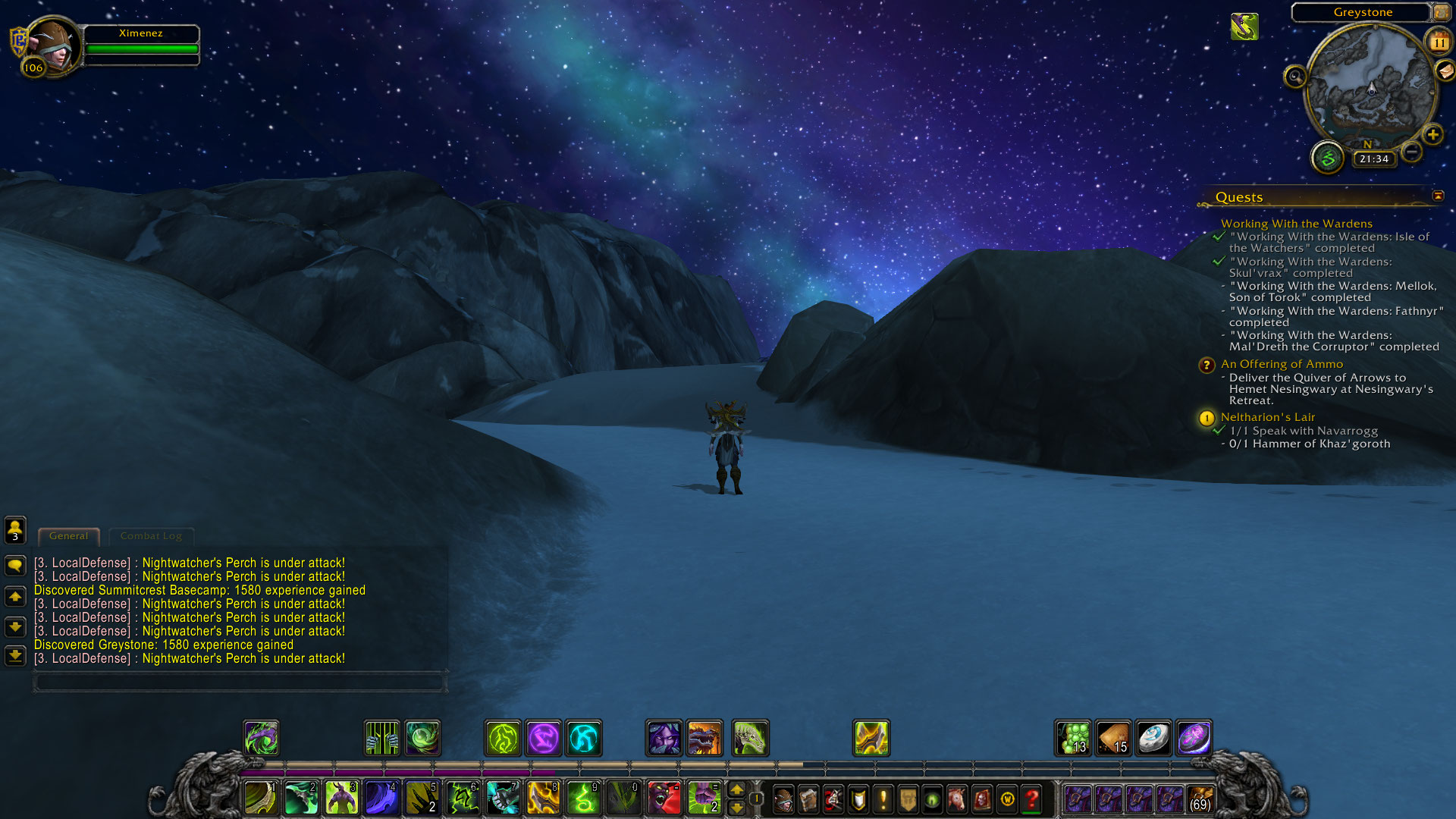Open the backpack showing 69 free slots

tap(1200, 799)
